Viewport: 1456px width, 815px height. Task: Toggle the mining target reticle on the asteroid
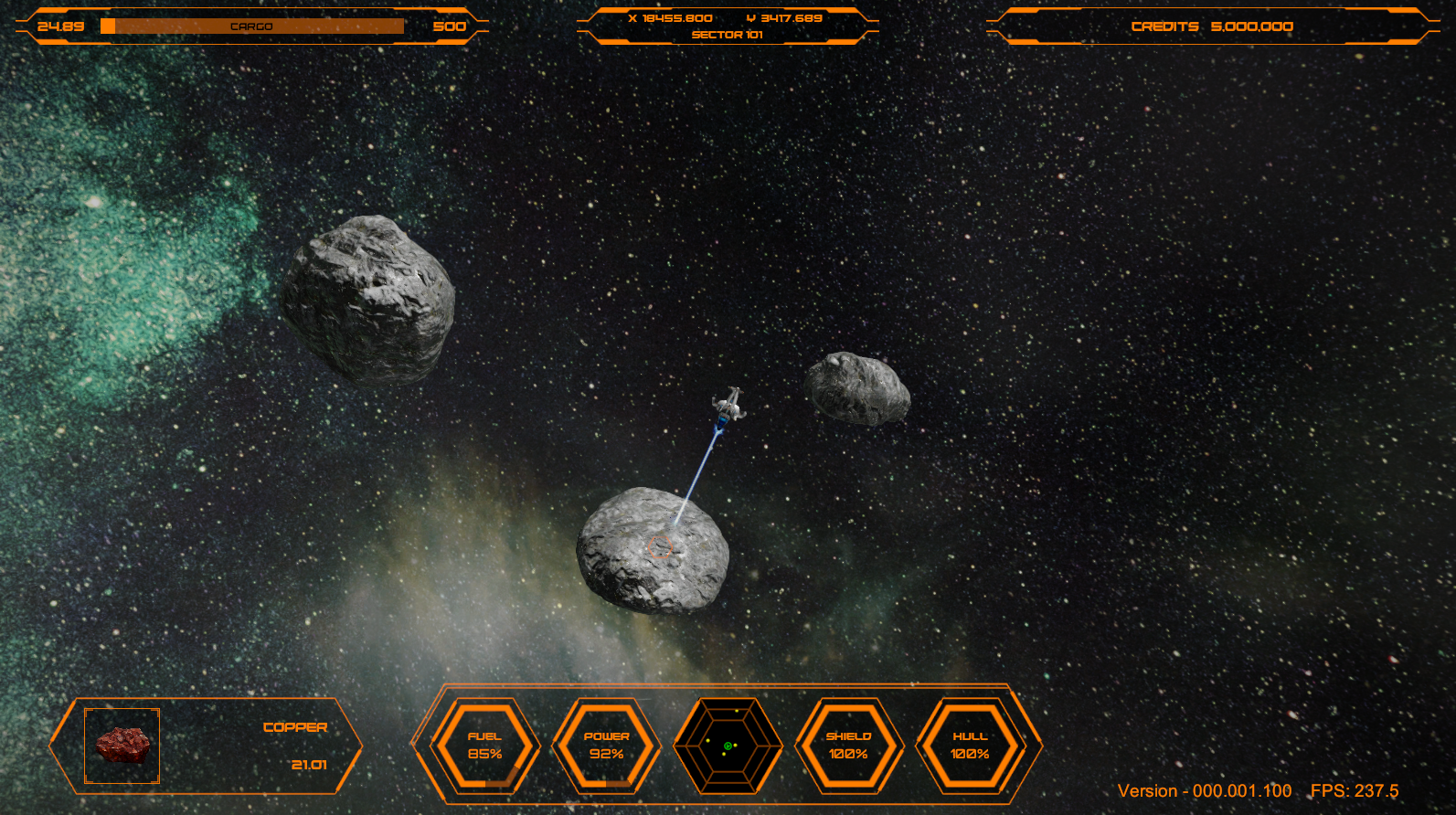click(x=662, y=547)
